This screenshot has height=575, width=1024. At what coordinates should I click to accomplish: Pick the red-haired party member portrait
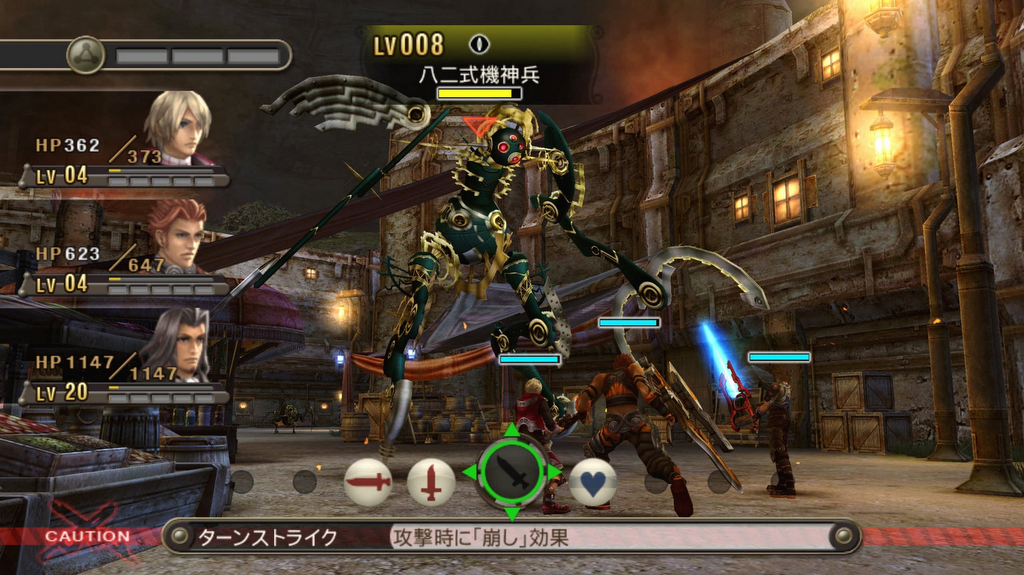[x=178, y=234]
